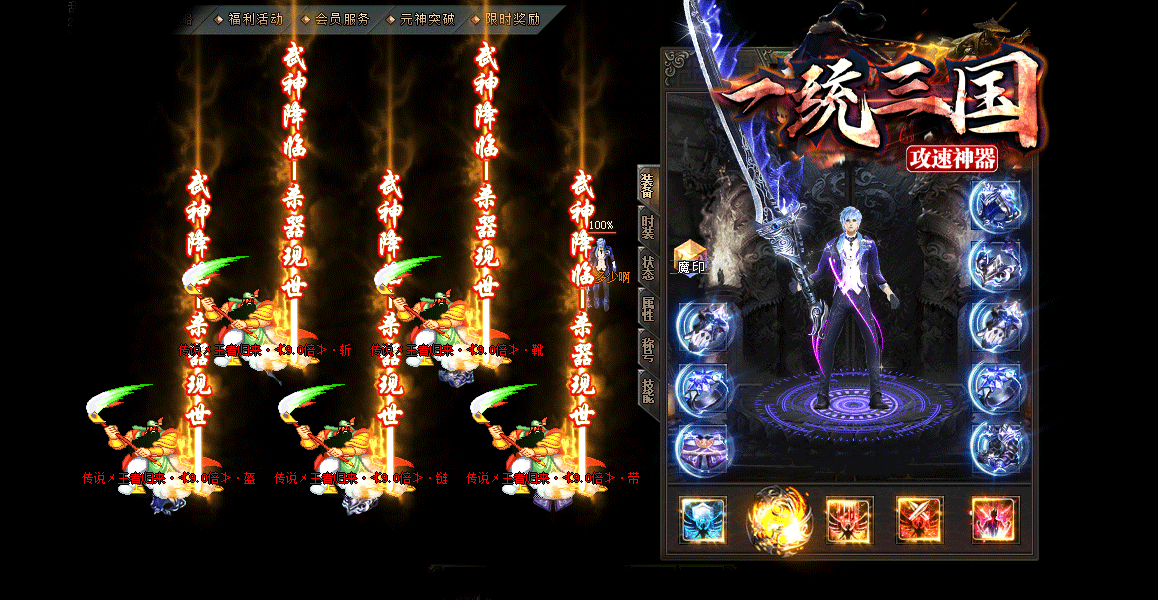Screen dimensions: 1158x600
Task: Open the 技能 tab
Action: coord(648,390)
